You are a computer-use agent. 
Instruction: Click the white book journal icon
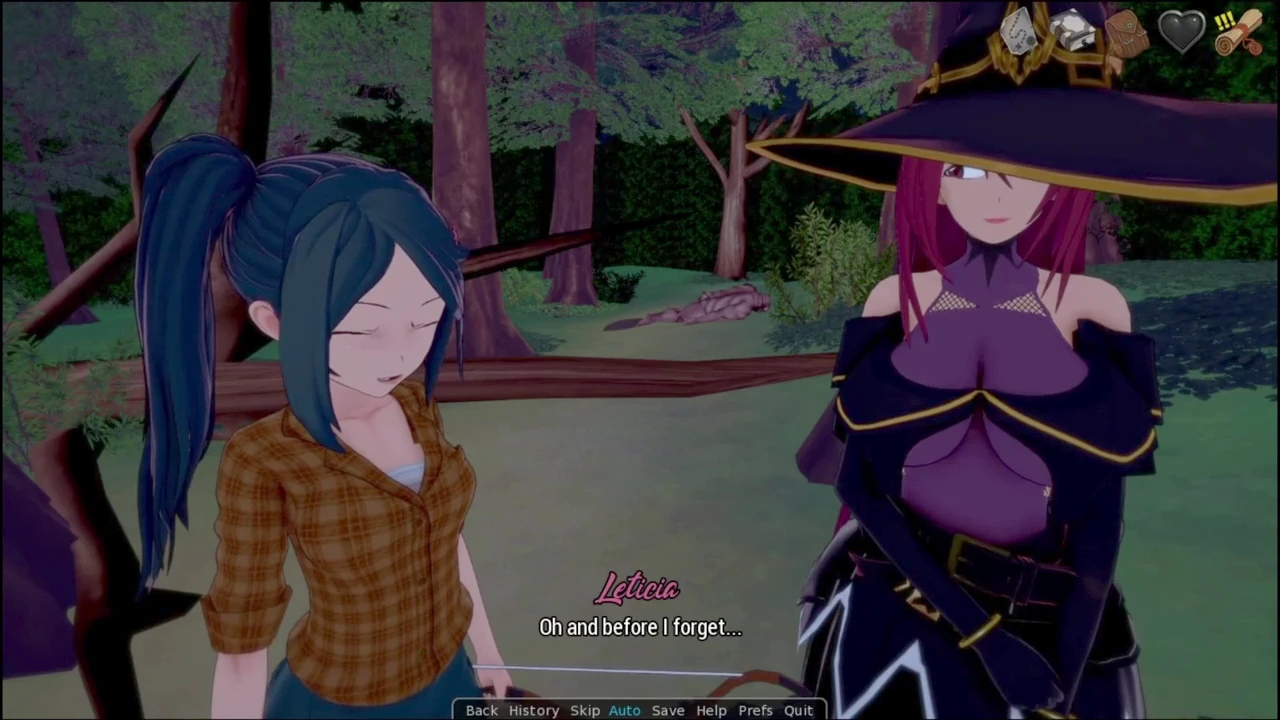tap(1072, 31)
